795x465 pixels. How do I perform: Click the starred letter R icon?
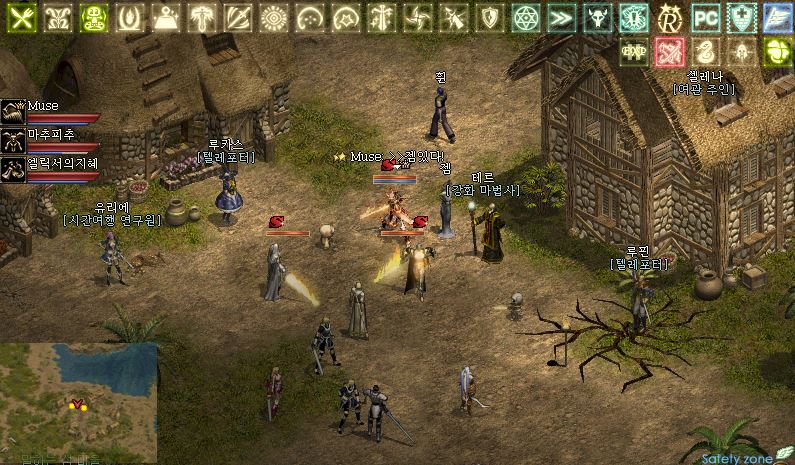670,18
